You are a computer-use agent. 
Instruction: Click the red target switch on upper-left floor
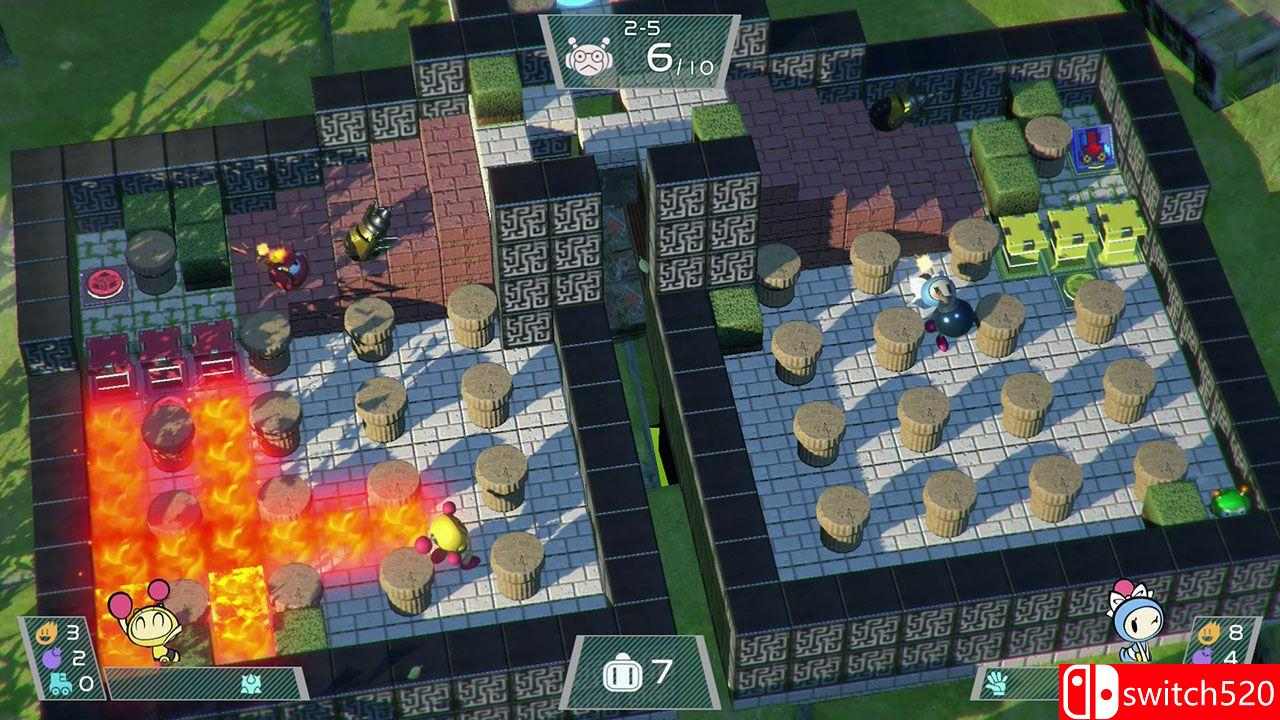(103, 283)
